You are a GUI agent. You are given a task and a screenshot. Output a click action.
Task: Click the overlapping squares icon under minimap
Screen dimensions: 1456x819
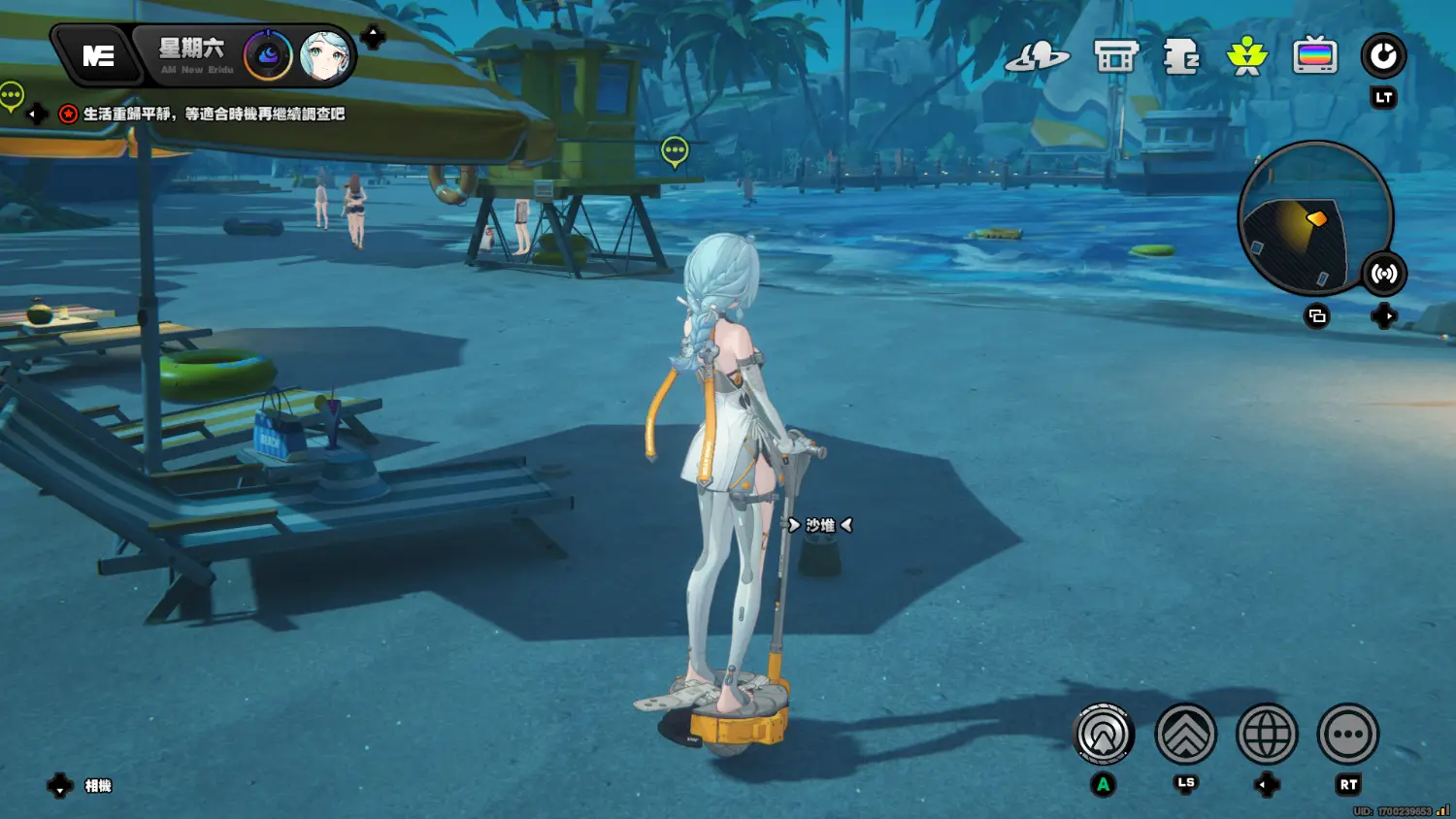click(1317, 316)
